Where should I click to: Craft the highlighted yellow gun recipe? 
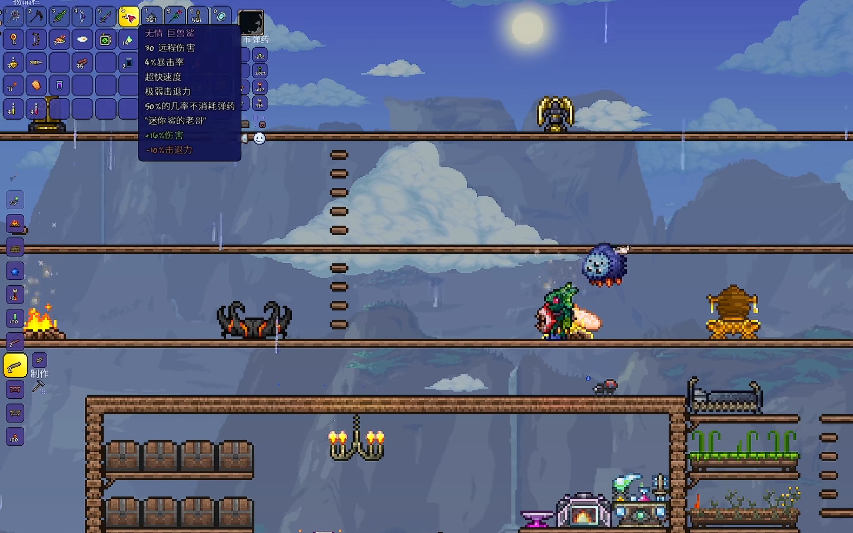[x=15, y=366]
